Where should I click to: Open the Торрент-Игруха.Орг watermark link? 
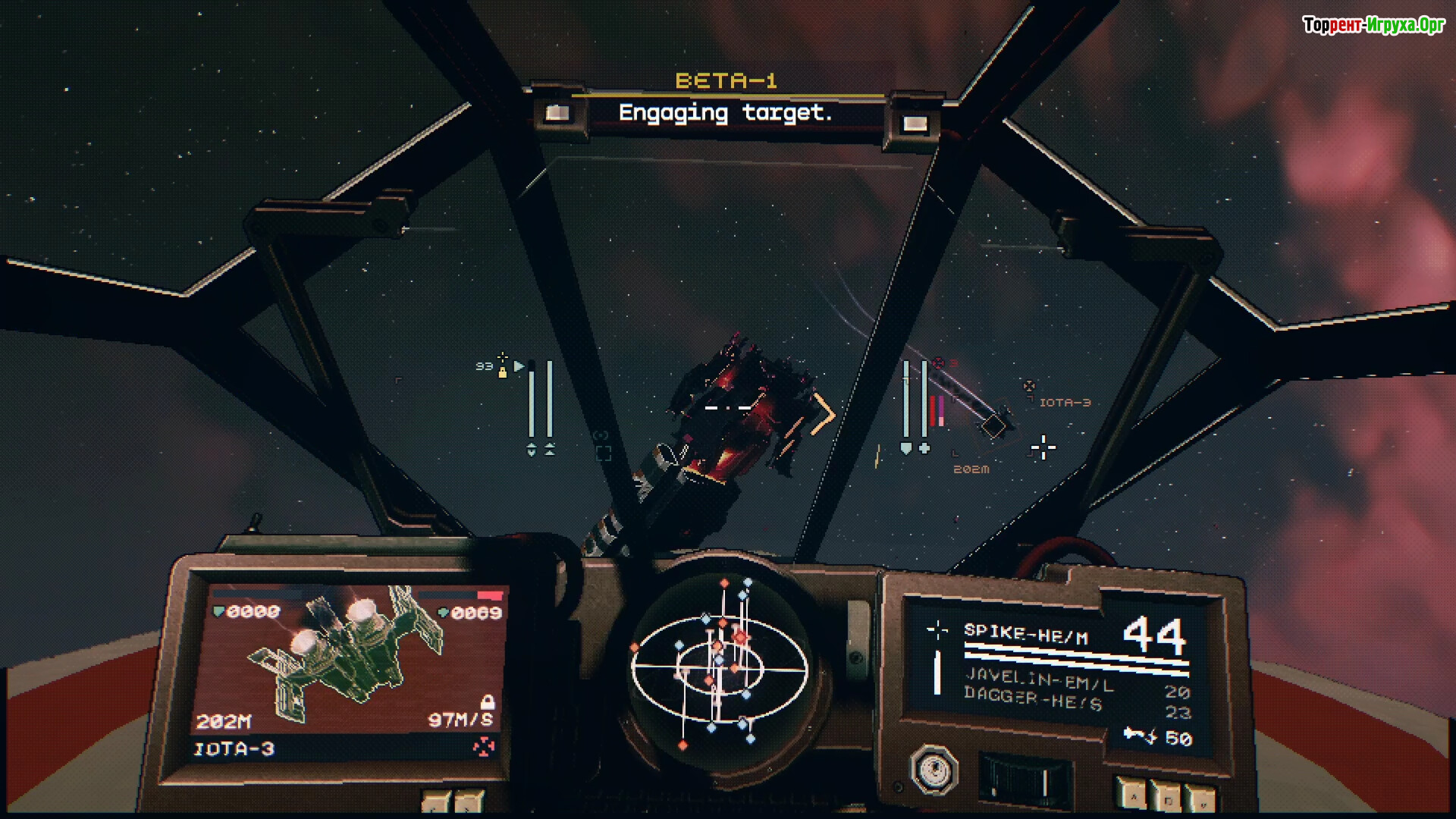click(1373, 25)
